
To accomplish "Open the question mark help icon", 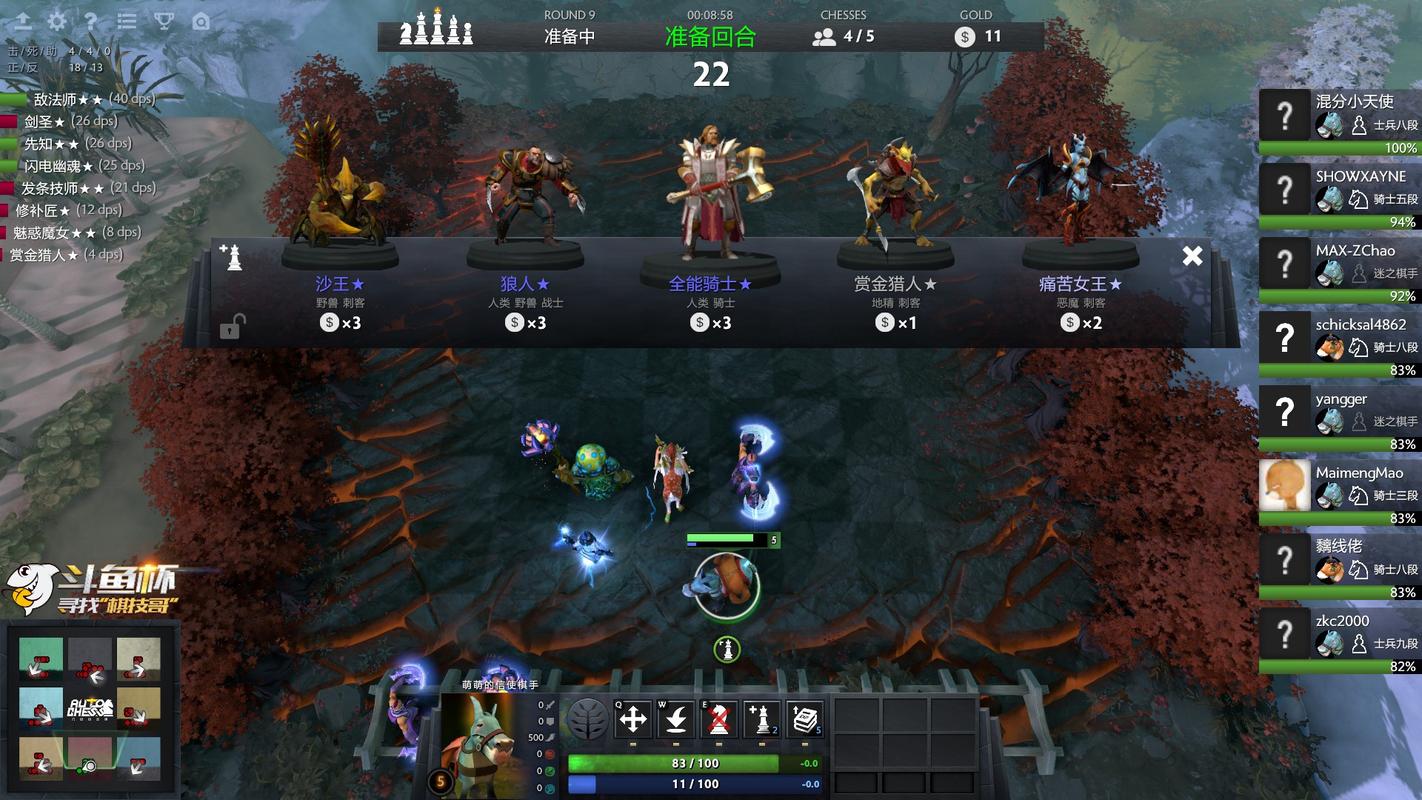I will (x=91, y=21).
